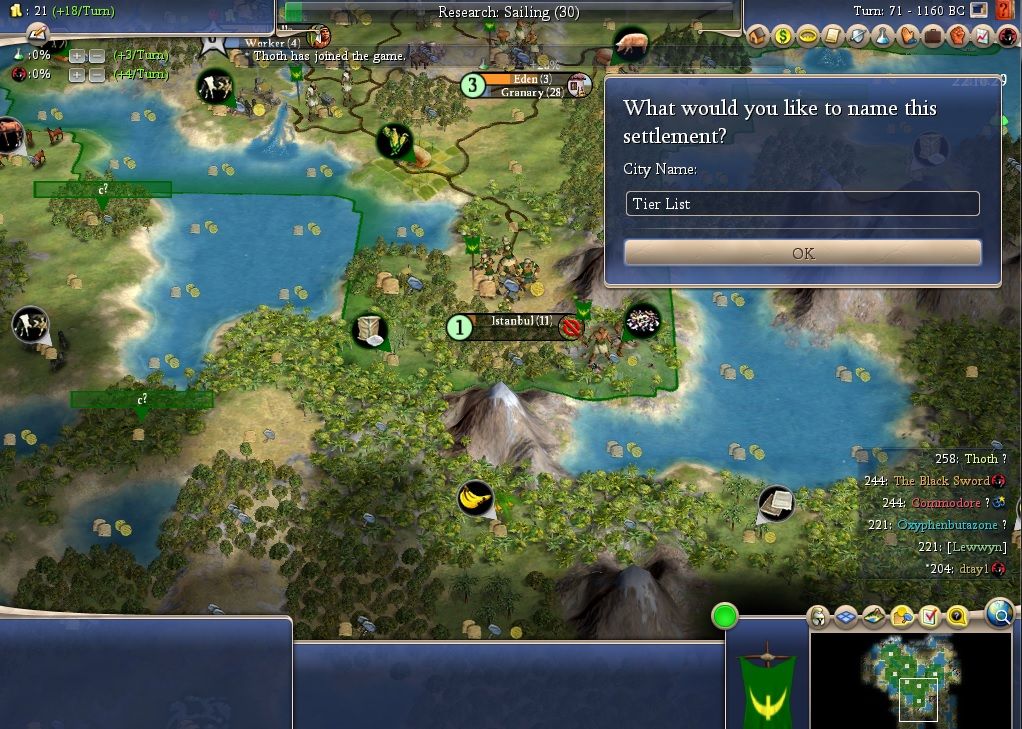Image resolution: width=1022 pixels, height=729 pixels.
Task: Open the info screen graph icon
Action: click(982, 37)
